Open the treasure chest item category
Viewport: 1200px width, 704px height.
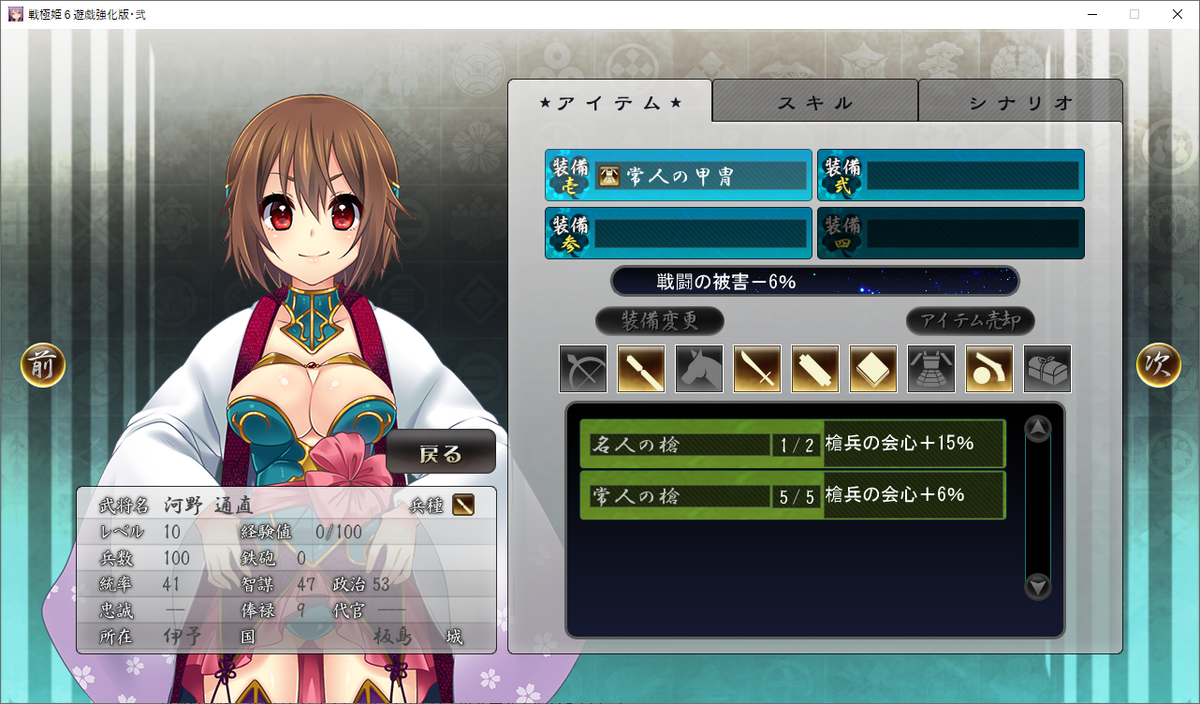tap(1047, 369)
